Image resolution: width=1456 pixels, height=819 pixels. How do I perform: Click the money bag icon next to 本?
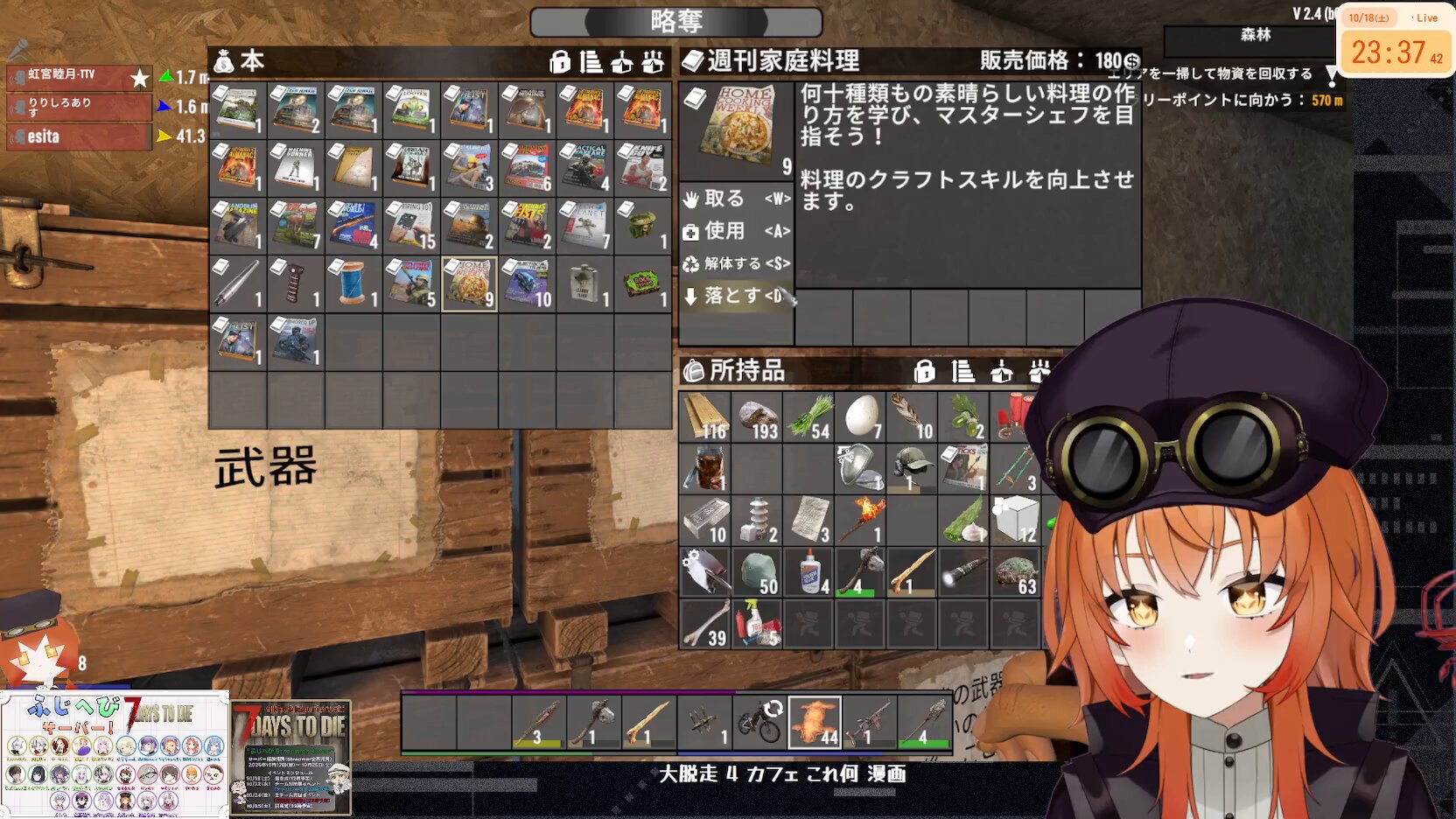(224, 62)
